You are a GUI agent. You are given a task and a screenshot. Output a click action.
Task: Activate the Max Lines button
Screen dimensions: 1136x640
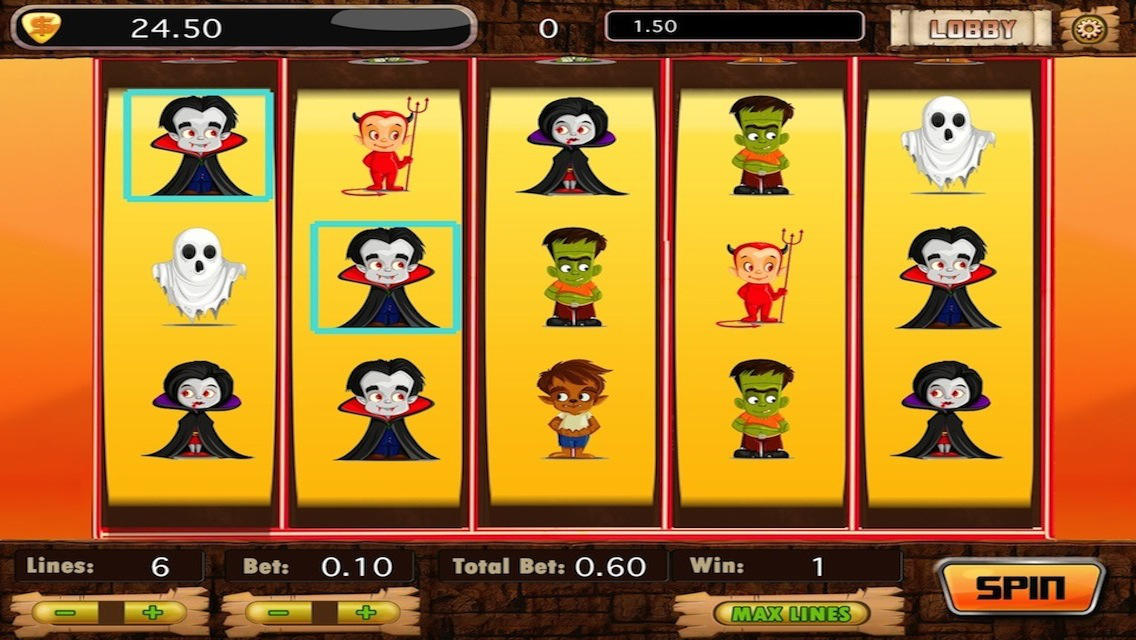pos(790,613)
